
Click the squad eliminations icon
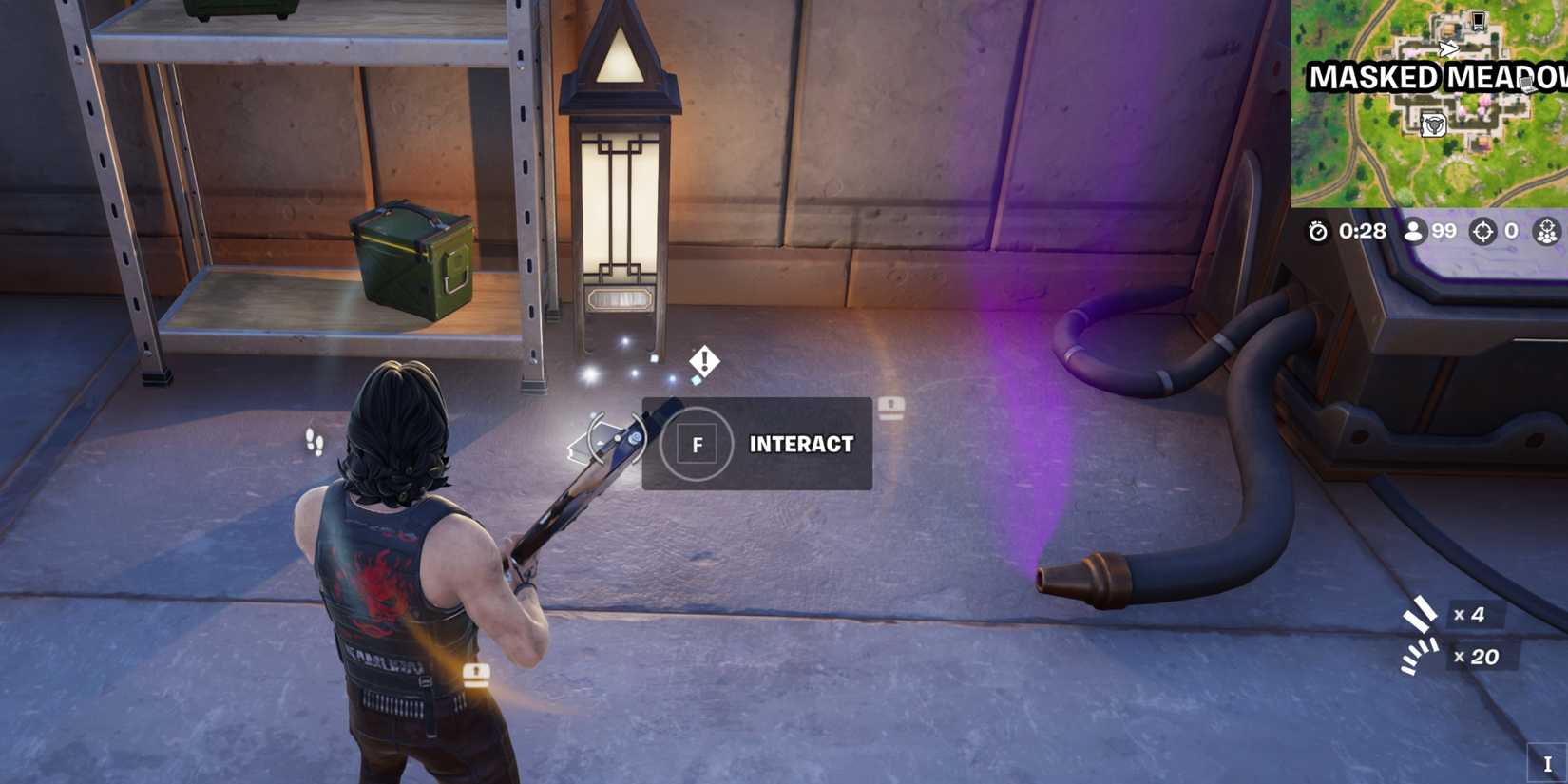click(1547, 231)
